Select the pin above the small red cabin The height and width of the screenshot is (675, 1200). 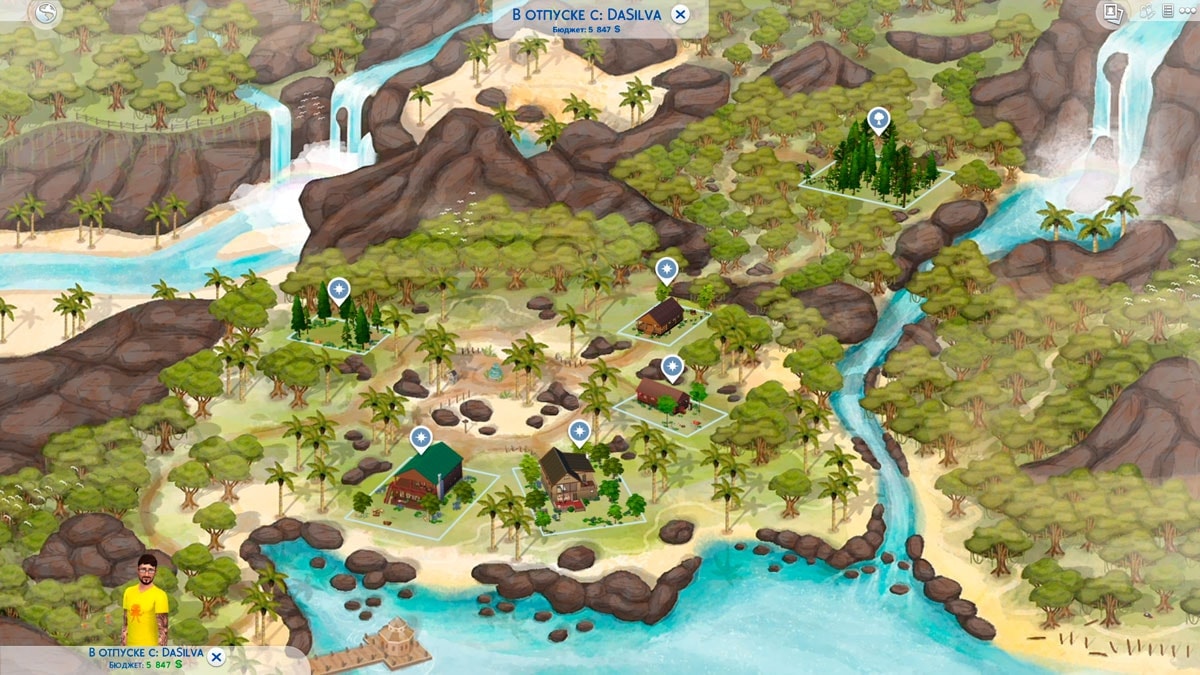pos(672,367)
